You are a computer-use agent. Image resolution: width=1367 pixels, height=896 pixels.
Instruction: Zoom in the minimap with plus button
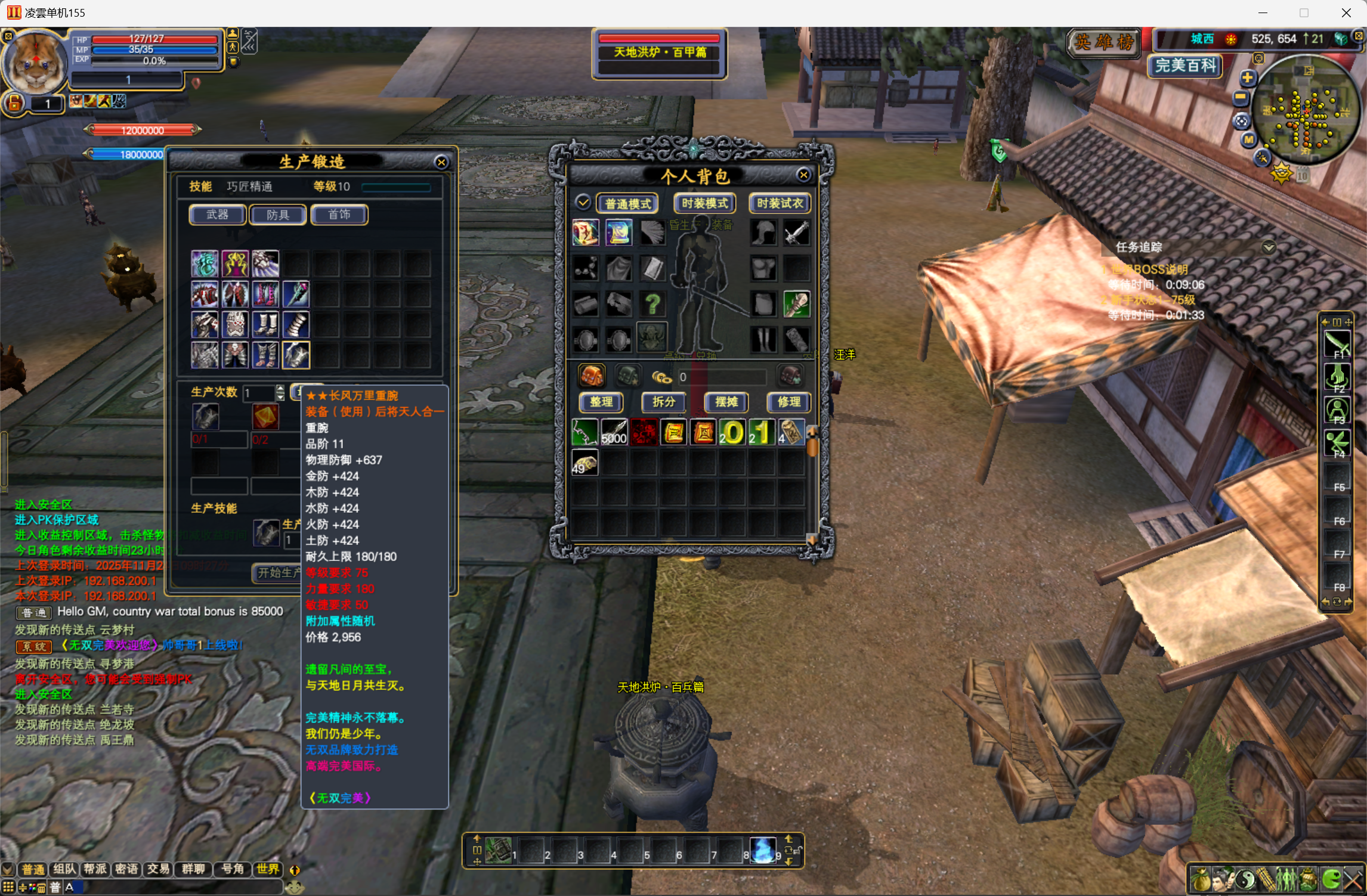pyautogui.click(x=1247, y=78)
